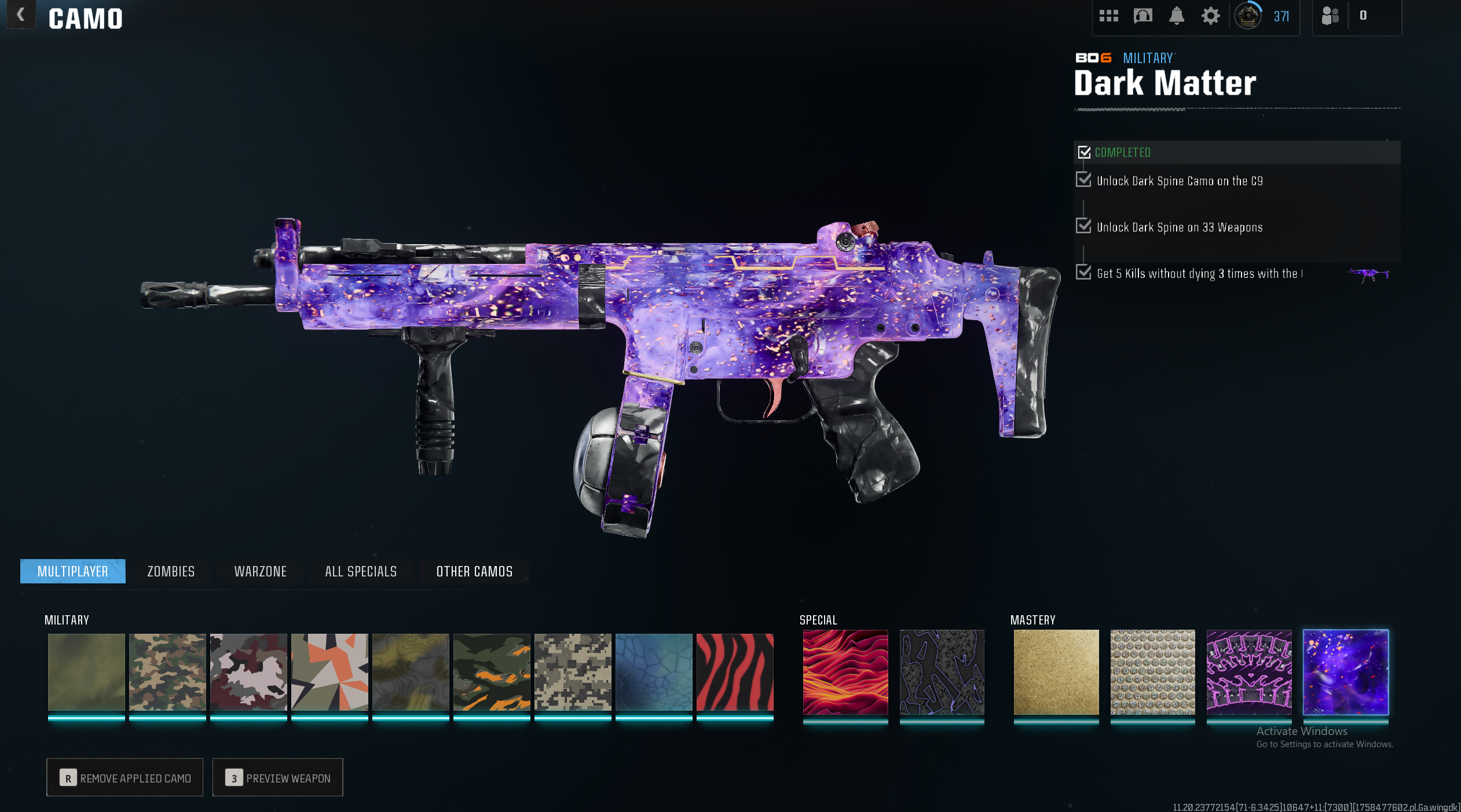This screenshot has width=1461, height=812.
Task: Choose the diamond mastery camo swatch
Action: click(x=1152, y=672)
